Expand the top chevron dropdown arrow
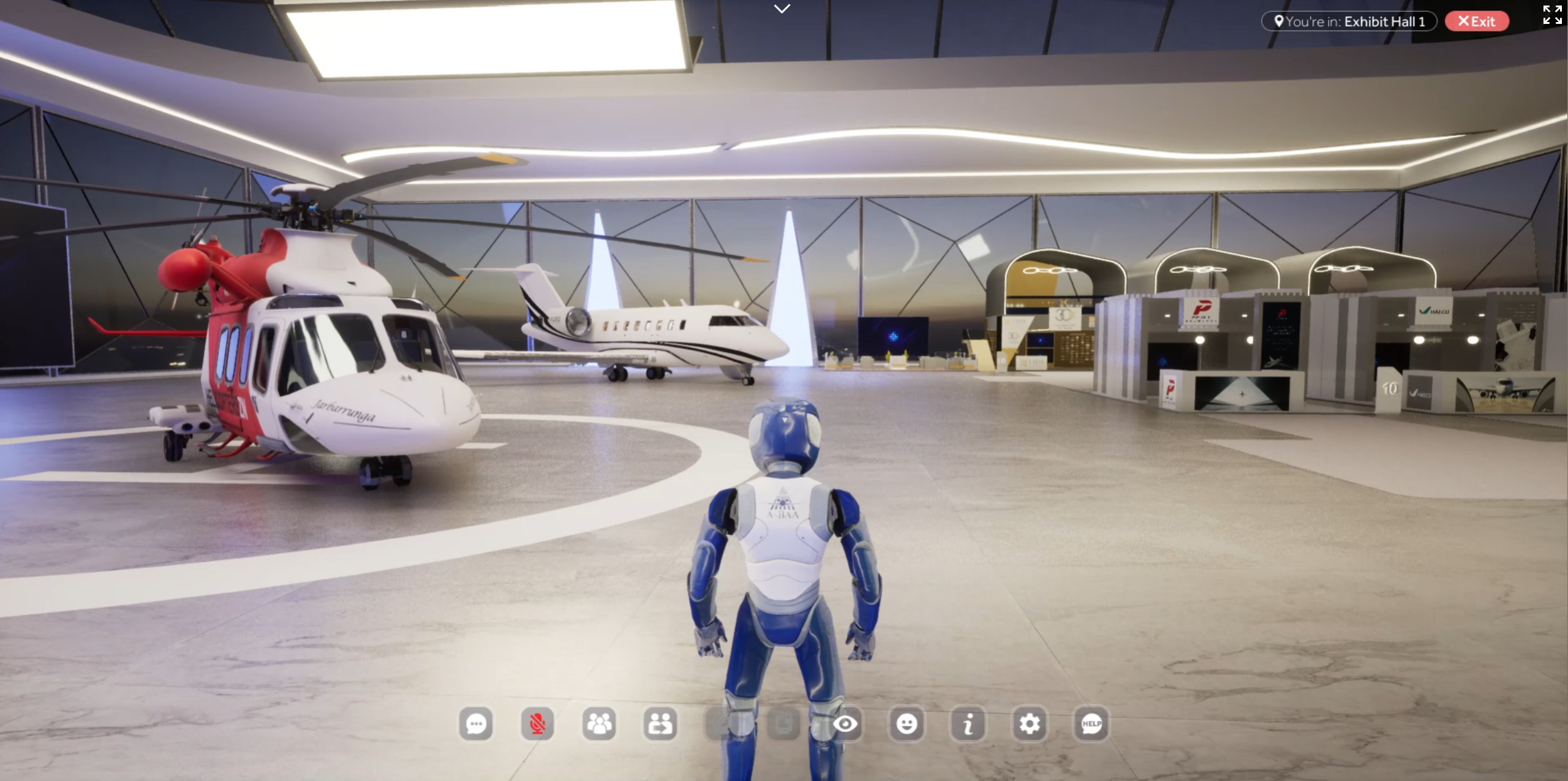The image size is (1568, 781). (x=782, y=9)
